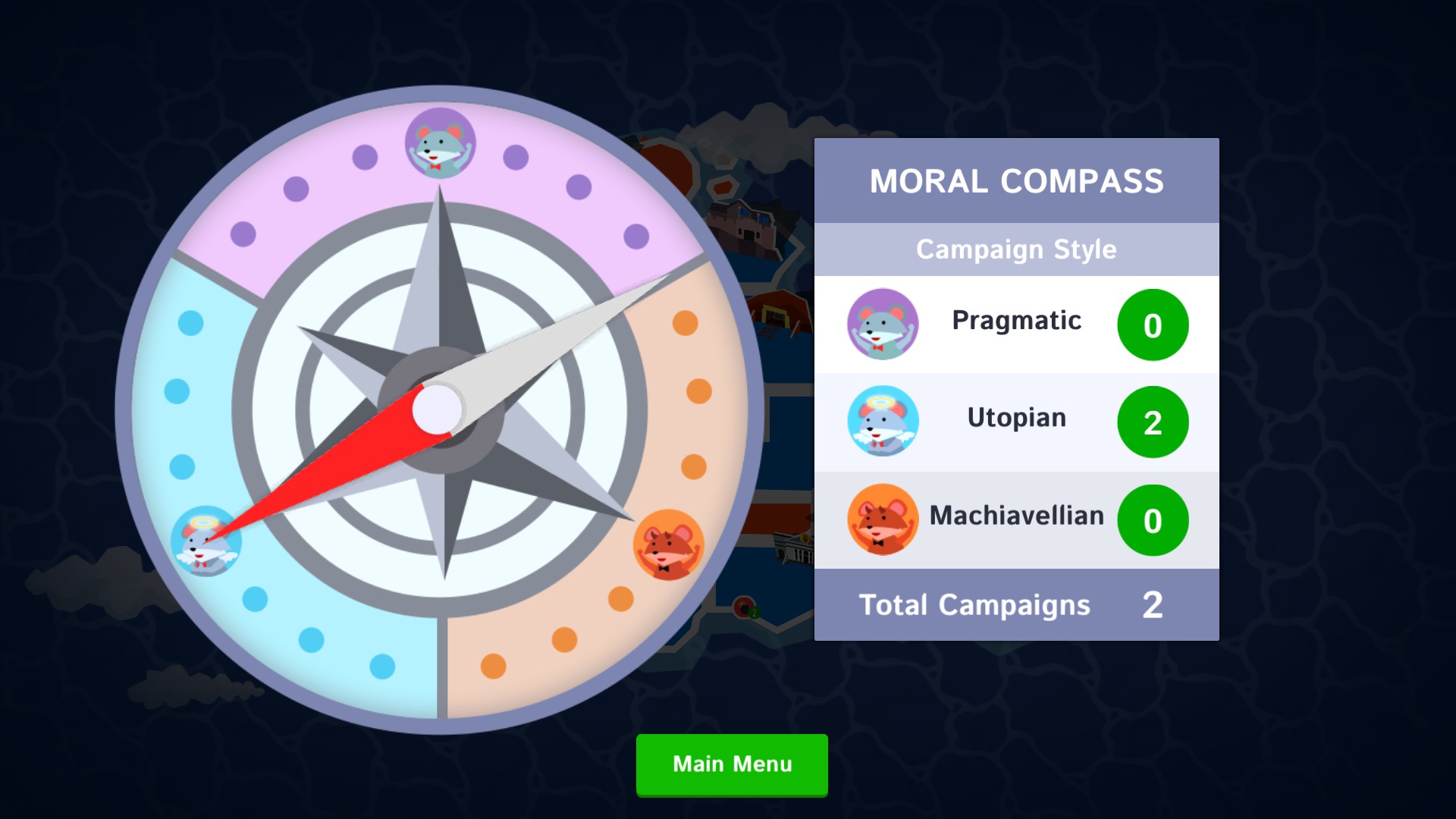Screen dimensions: 1456x819
Task: Click the green 2 badge beside Utopian
Action: (x=1153, y=422)
